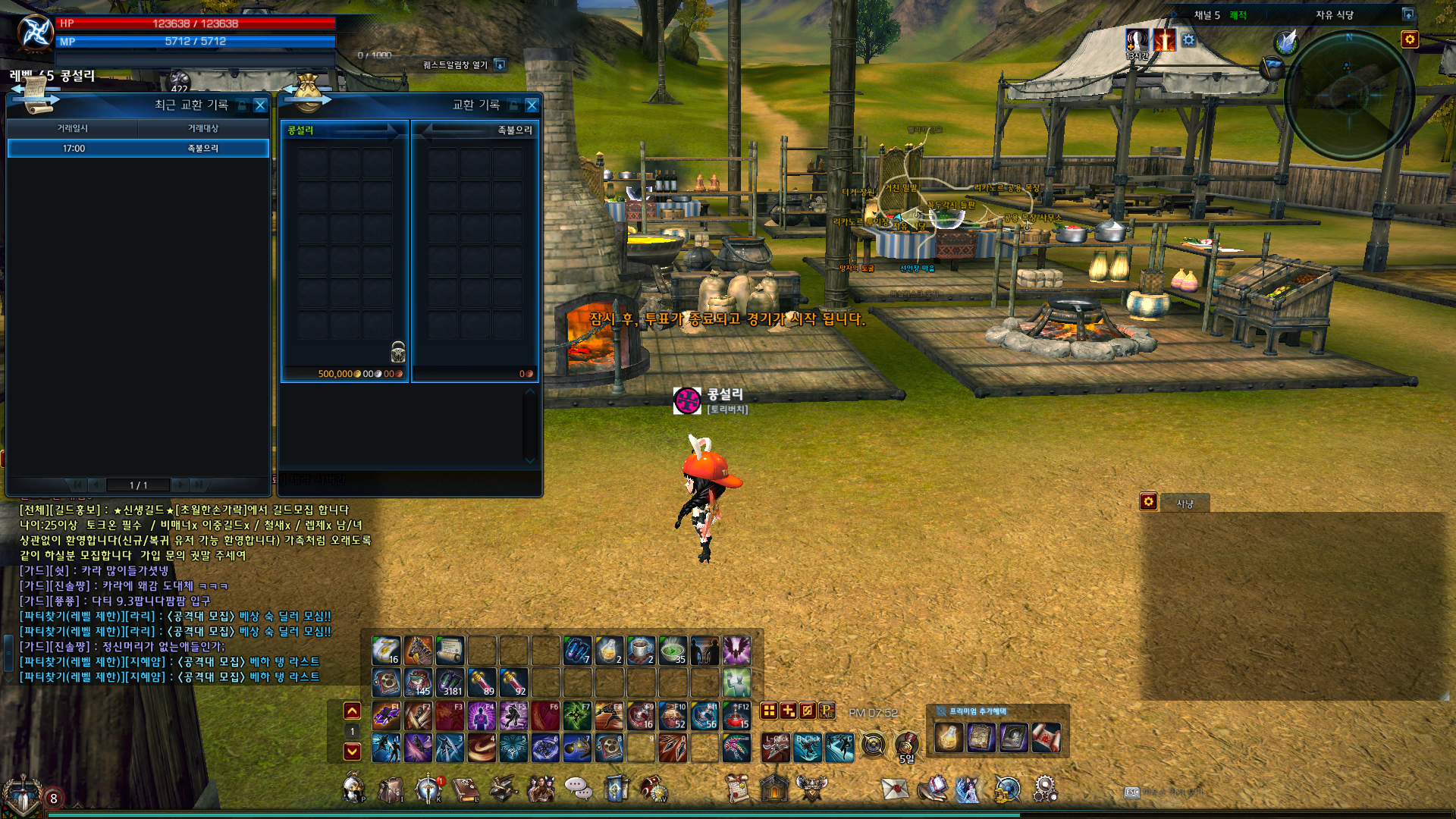1456x819 pixels.
Task: Page the skill bar up with the red arrow
Action: pyautogui.click(x=352, y=711)
